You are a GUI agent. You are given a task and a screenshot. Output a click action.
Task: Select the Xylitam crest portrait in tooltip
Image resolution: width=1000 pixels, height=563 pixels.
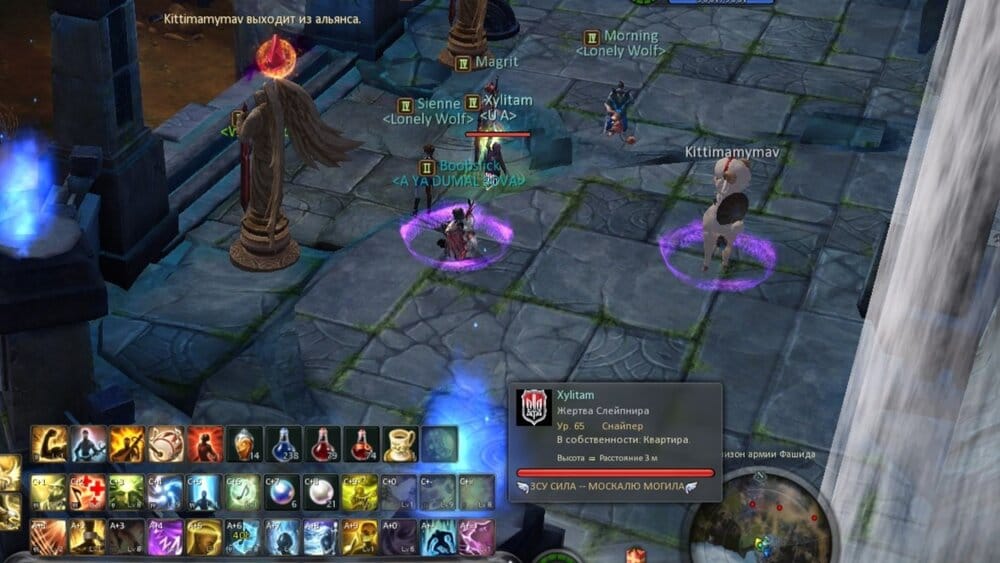click(533, 407)
